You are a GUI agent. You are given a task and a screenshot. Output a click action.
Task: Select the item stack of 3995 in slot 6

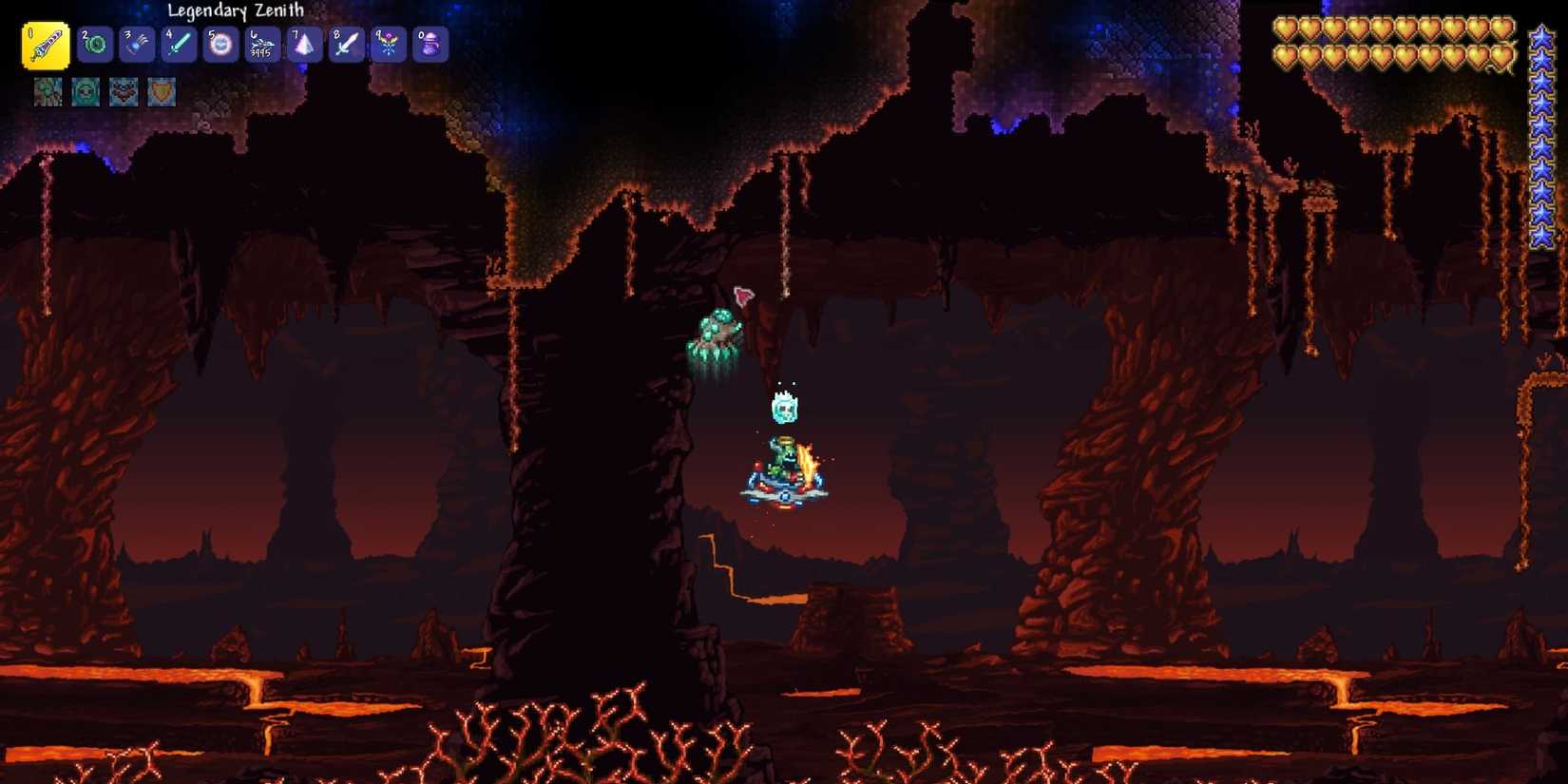(259, 43)
